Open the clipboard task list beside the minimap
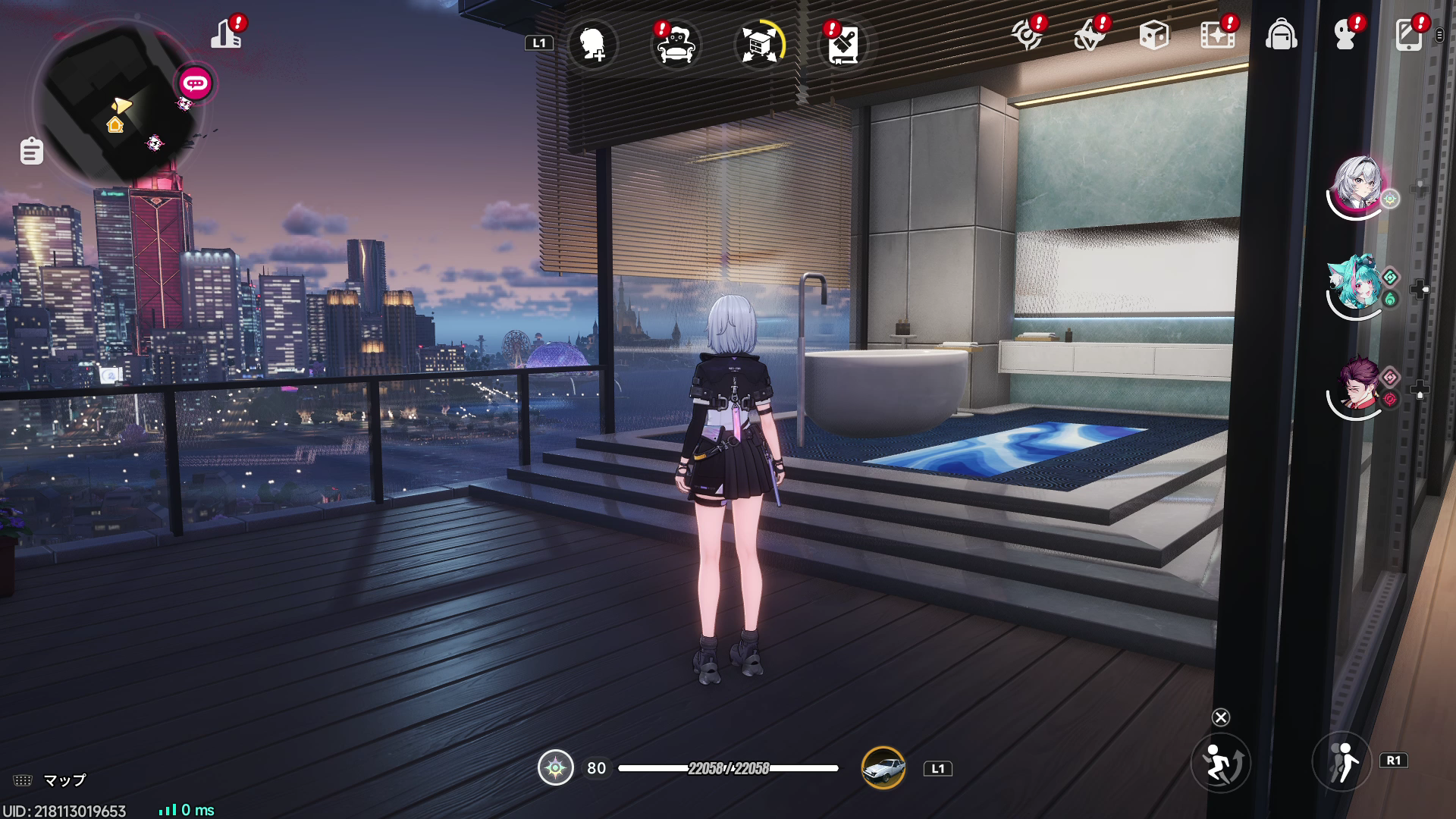Viewport: 1456px width, 819px height. (30, 150)
